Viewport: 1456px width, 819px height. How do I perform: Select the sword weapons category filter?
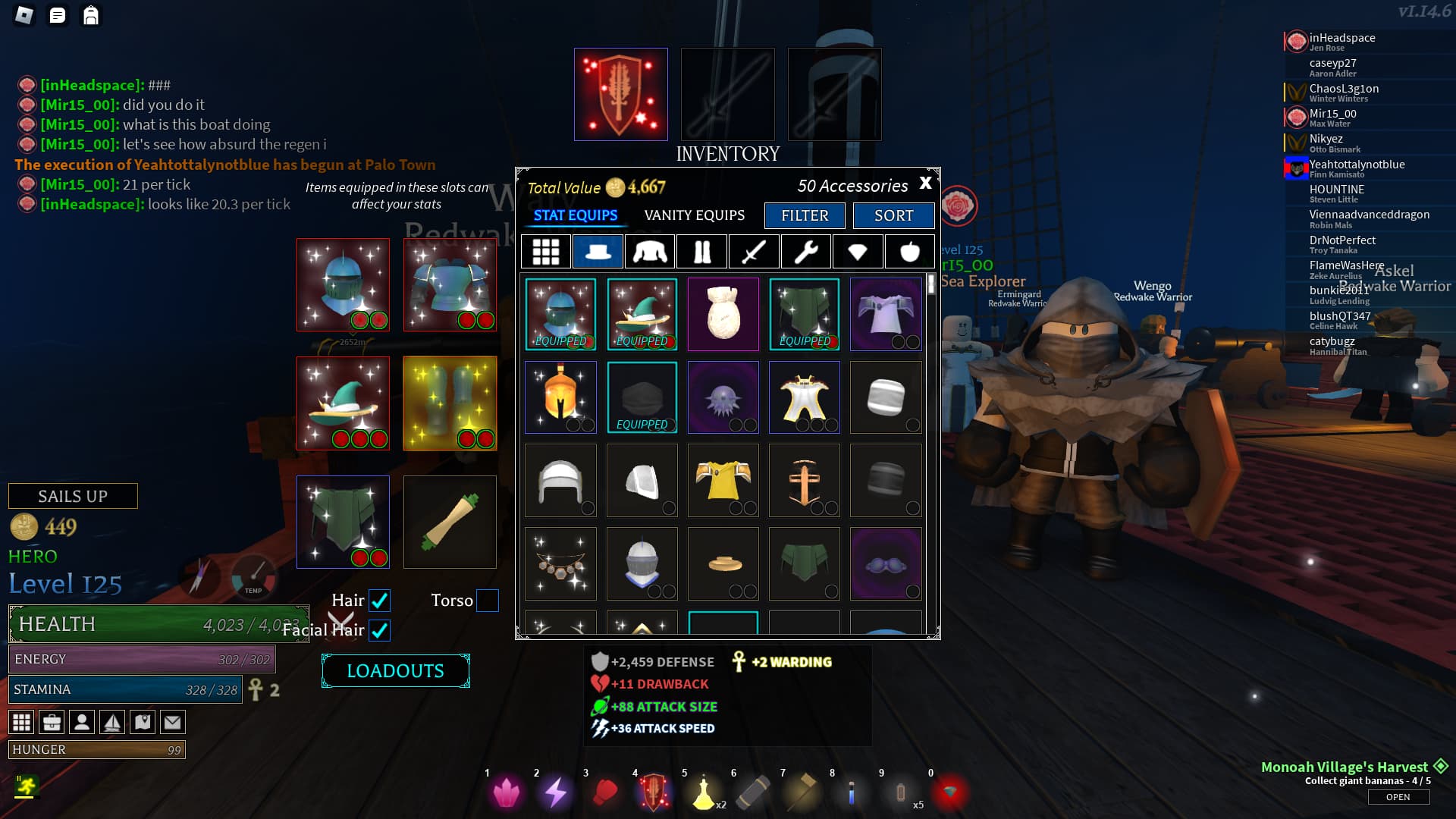754,252
